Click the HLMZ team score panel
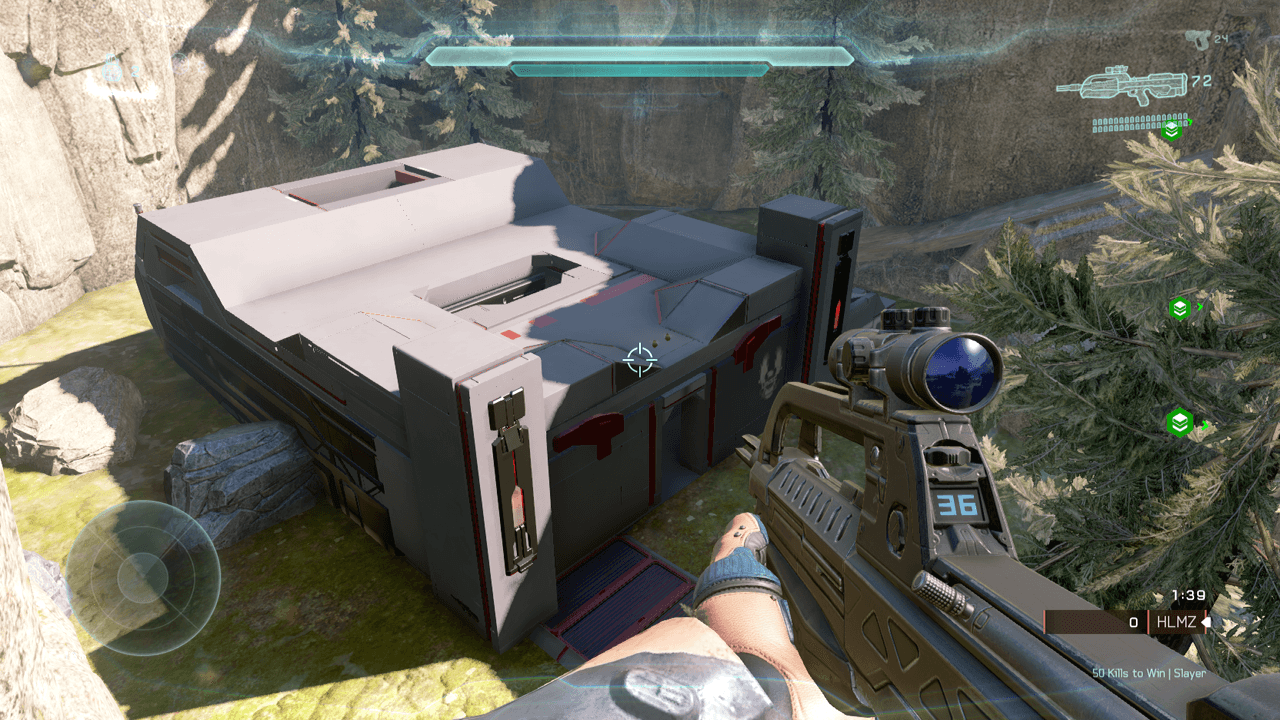The image size is (1280, 720). 1125,622
